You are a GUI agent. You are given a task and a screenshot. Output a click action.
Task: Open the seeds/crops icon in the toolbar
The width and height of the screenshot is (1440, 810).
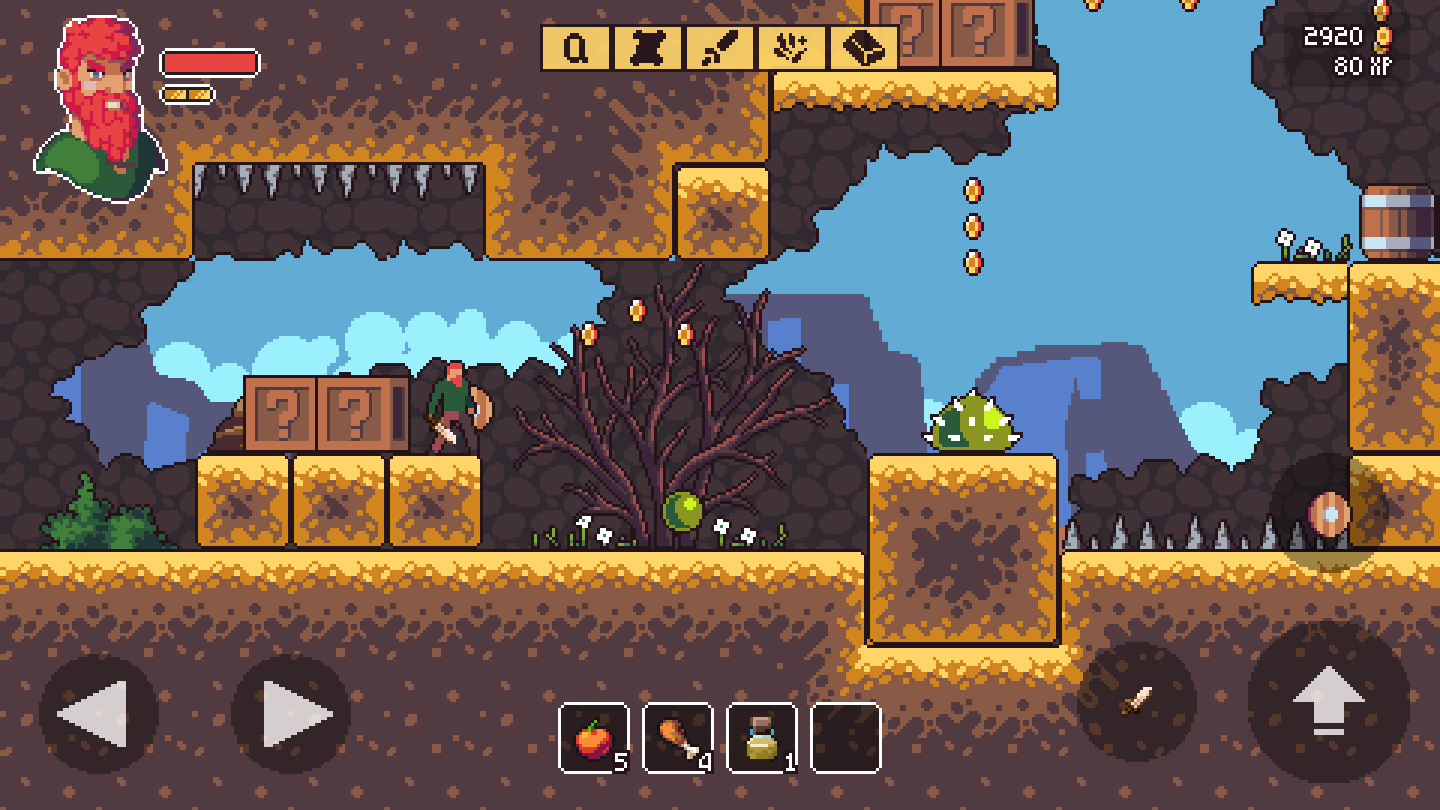[x=790, y=50]
